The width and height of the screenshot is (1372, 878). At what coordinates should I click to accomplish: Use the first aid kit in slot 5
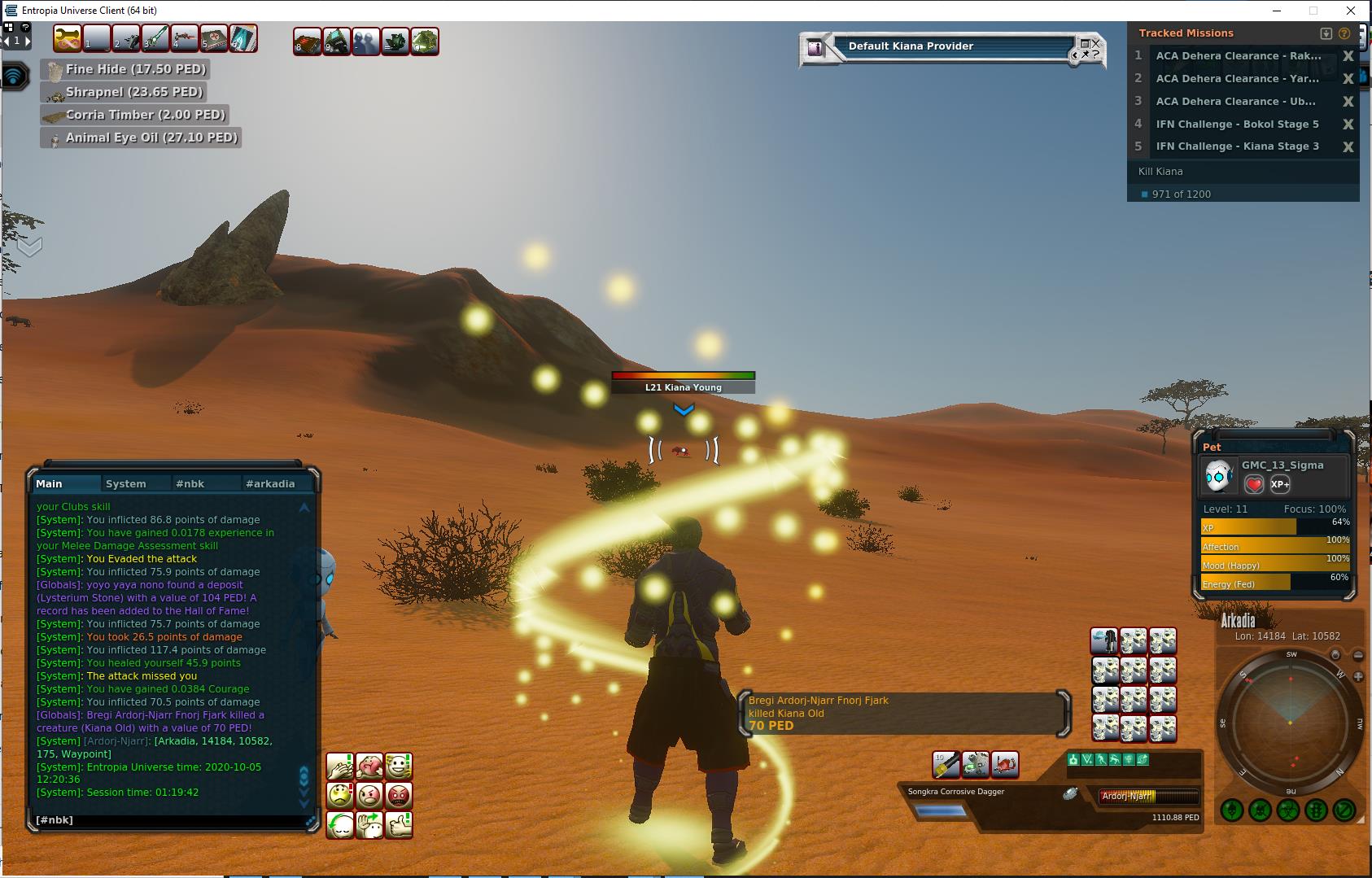(x=214, y=38)
